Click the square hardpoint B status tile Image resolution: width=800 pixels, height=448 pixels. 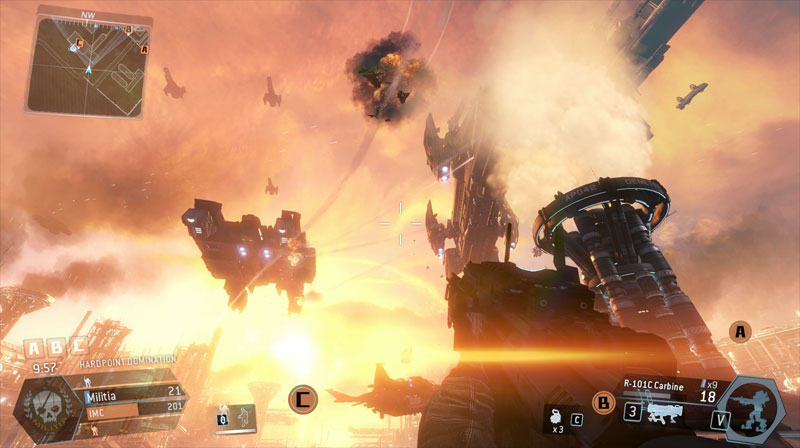[x=56, y=348]
